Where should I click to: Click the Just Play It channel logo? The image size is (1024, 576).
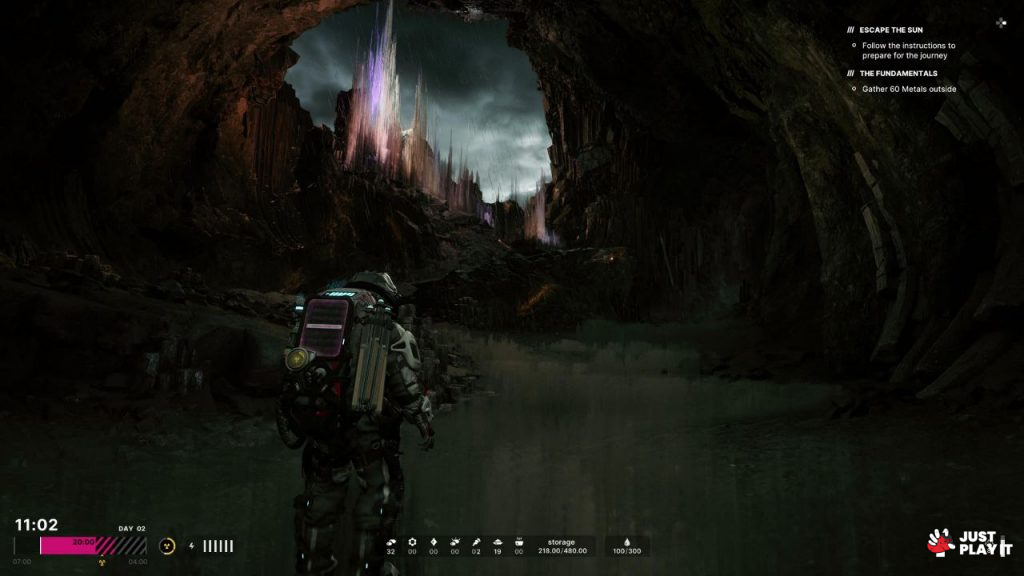click(969, 542)
